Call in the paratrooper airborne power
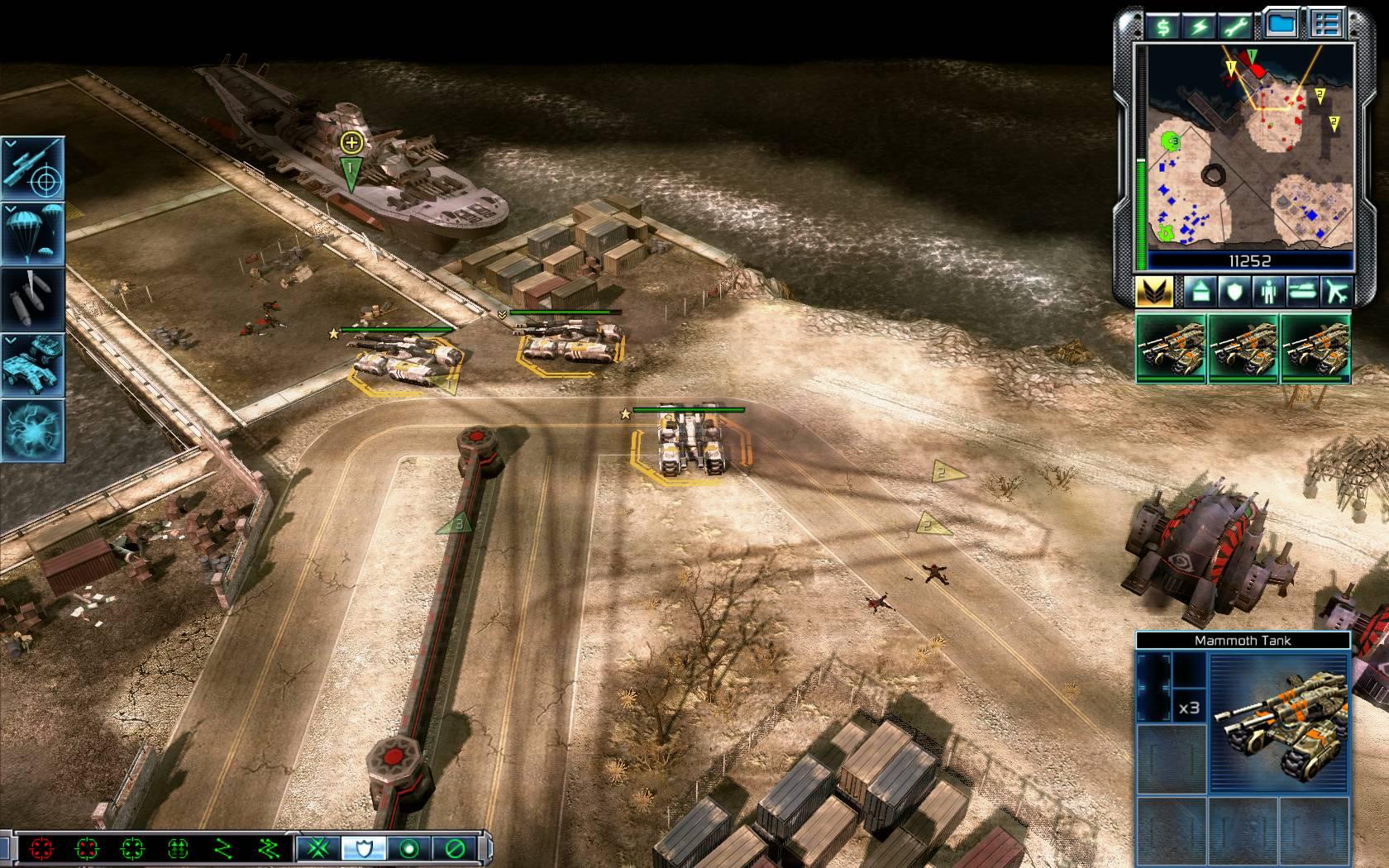 [x=34, y=233]
